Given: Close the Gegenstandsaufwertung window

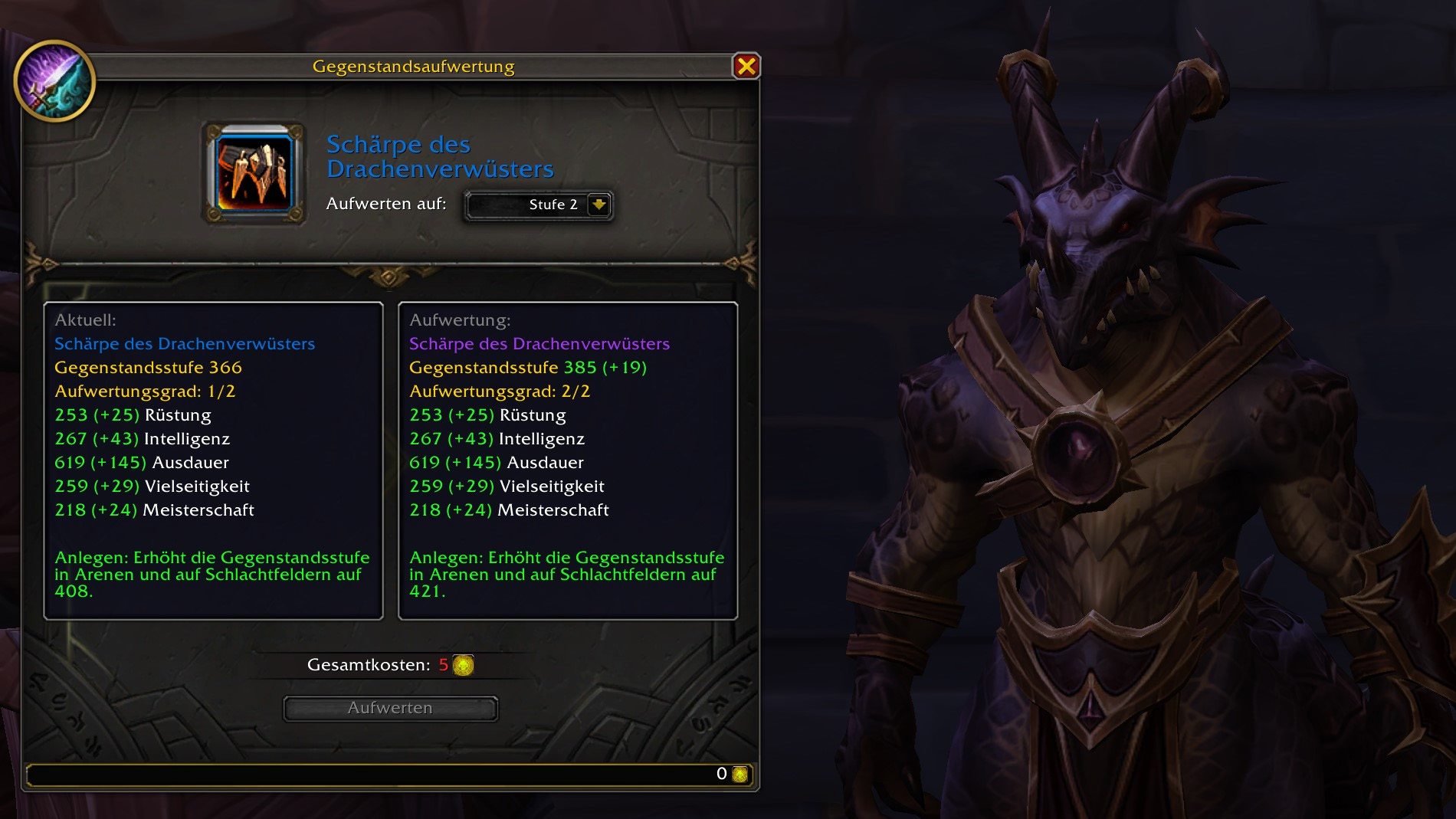Looking at the screenshot, I should click(x=746, y=67).
